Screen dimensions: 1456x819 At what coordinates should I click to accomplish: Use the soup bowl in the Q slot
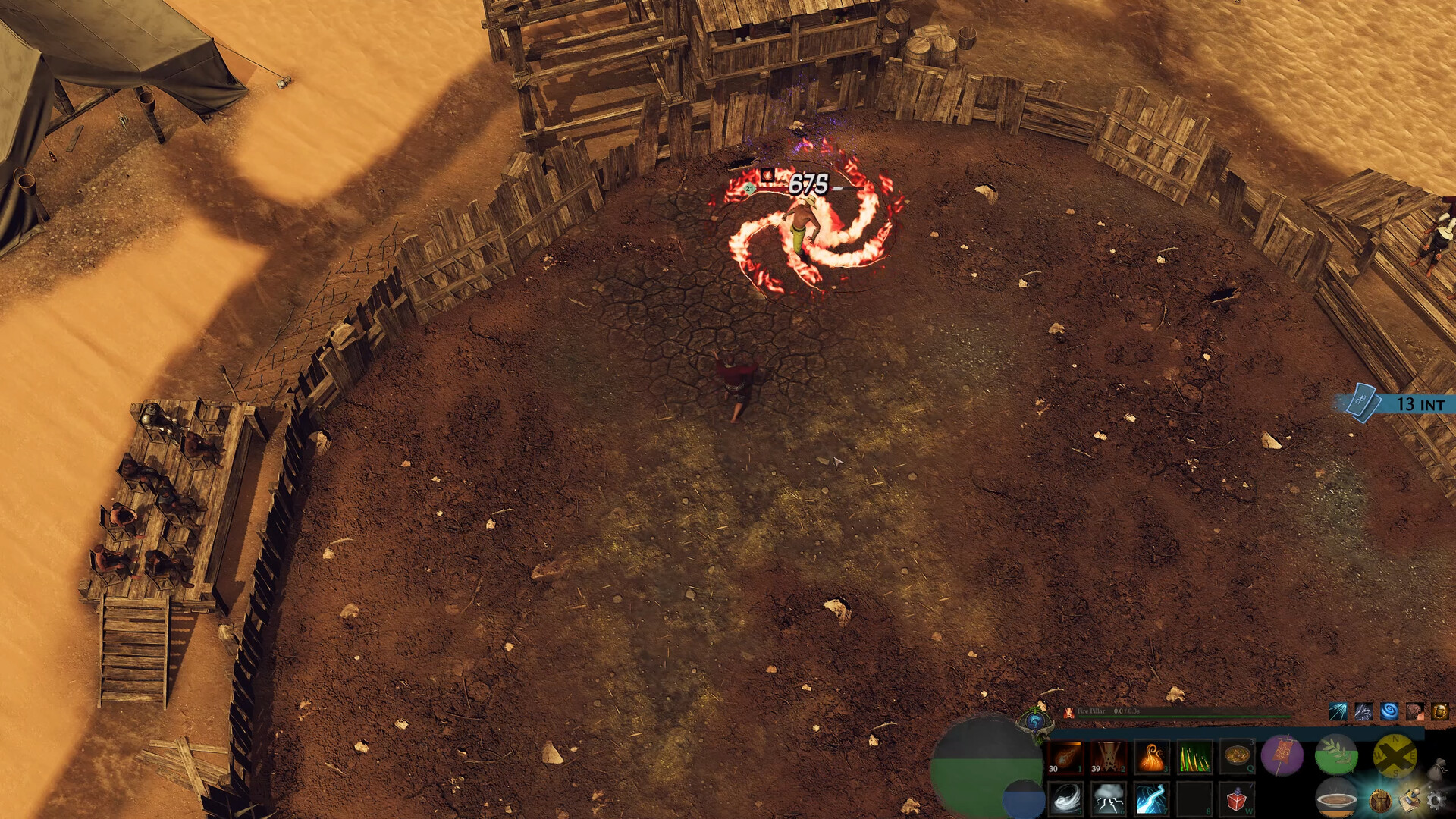(1236, 756)
